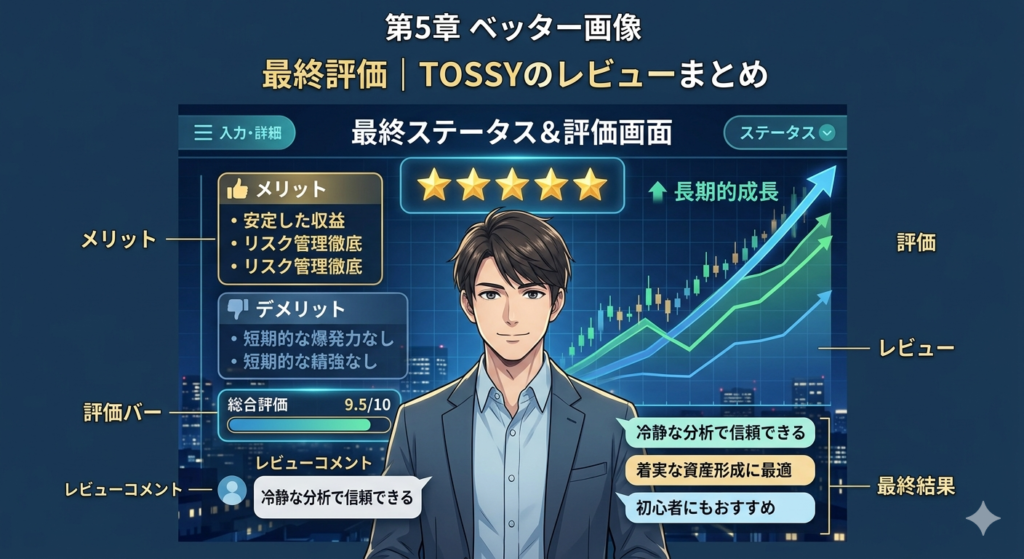Select the デメリット panel
This screenshot has width=1024, height=559.
click(312, 335)
